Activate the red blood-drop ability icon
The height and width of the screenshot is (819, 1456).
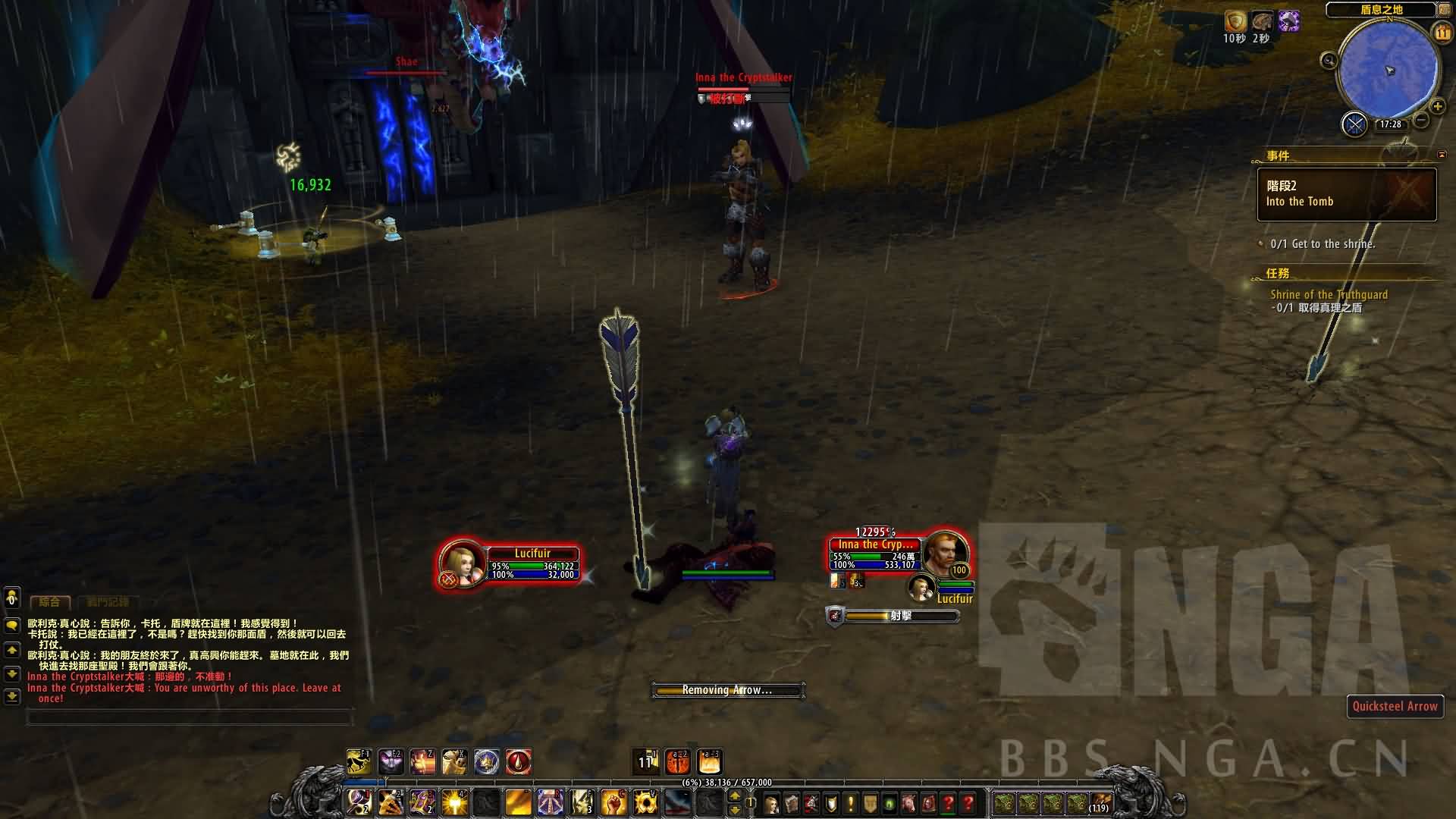(x=519, y=761)
